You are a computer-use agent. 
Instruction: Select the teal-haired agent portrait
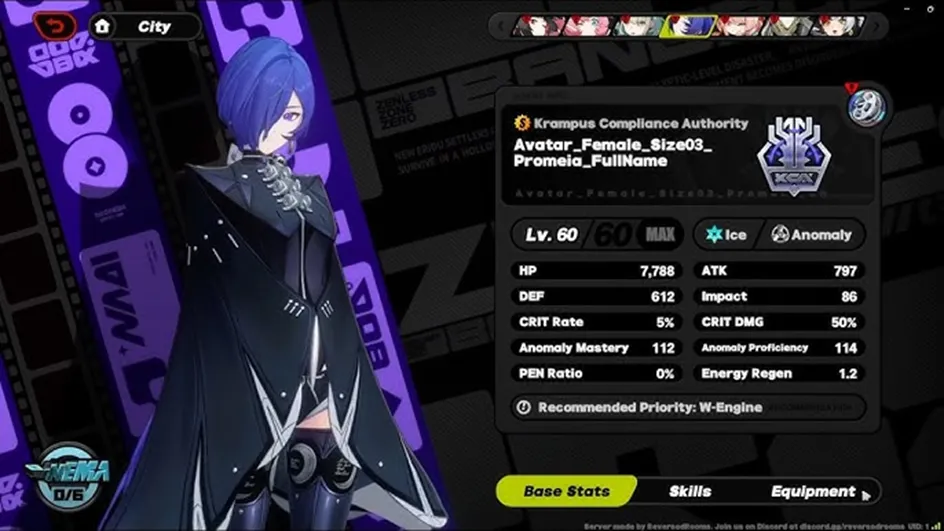(x=636, y=26)
